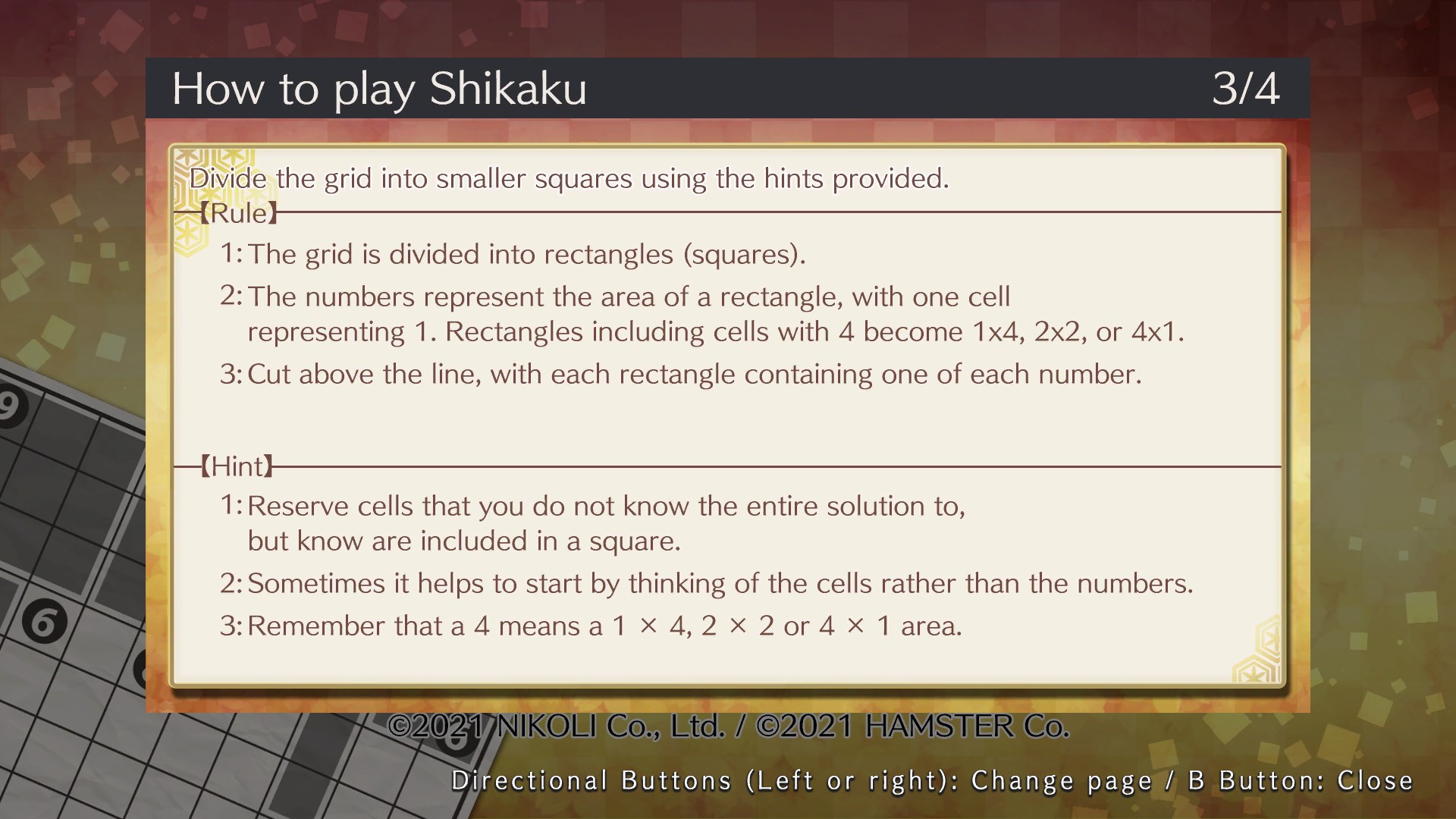
Task: Toggle the 【Hint】 section heading
Action: (237, 466)
